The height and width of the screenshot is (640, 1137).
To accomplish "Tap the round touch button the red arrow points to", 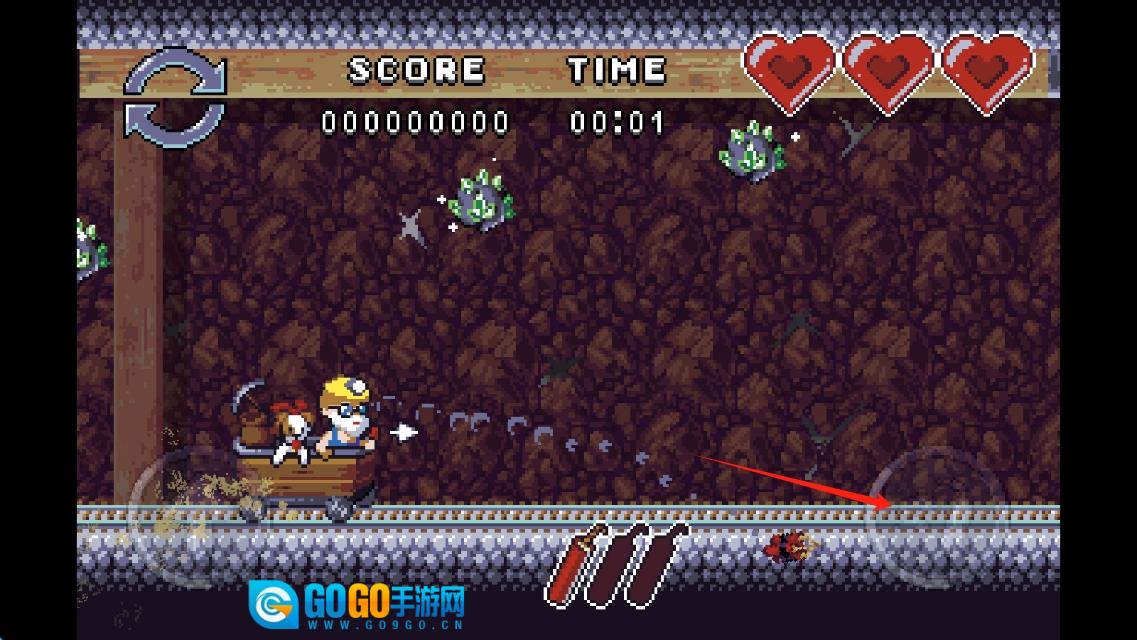I will [x=937, y=515].
